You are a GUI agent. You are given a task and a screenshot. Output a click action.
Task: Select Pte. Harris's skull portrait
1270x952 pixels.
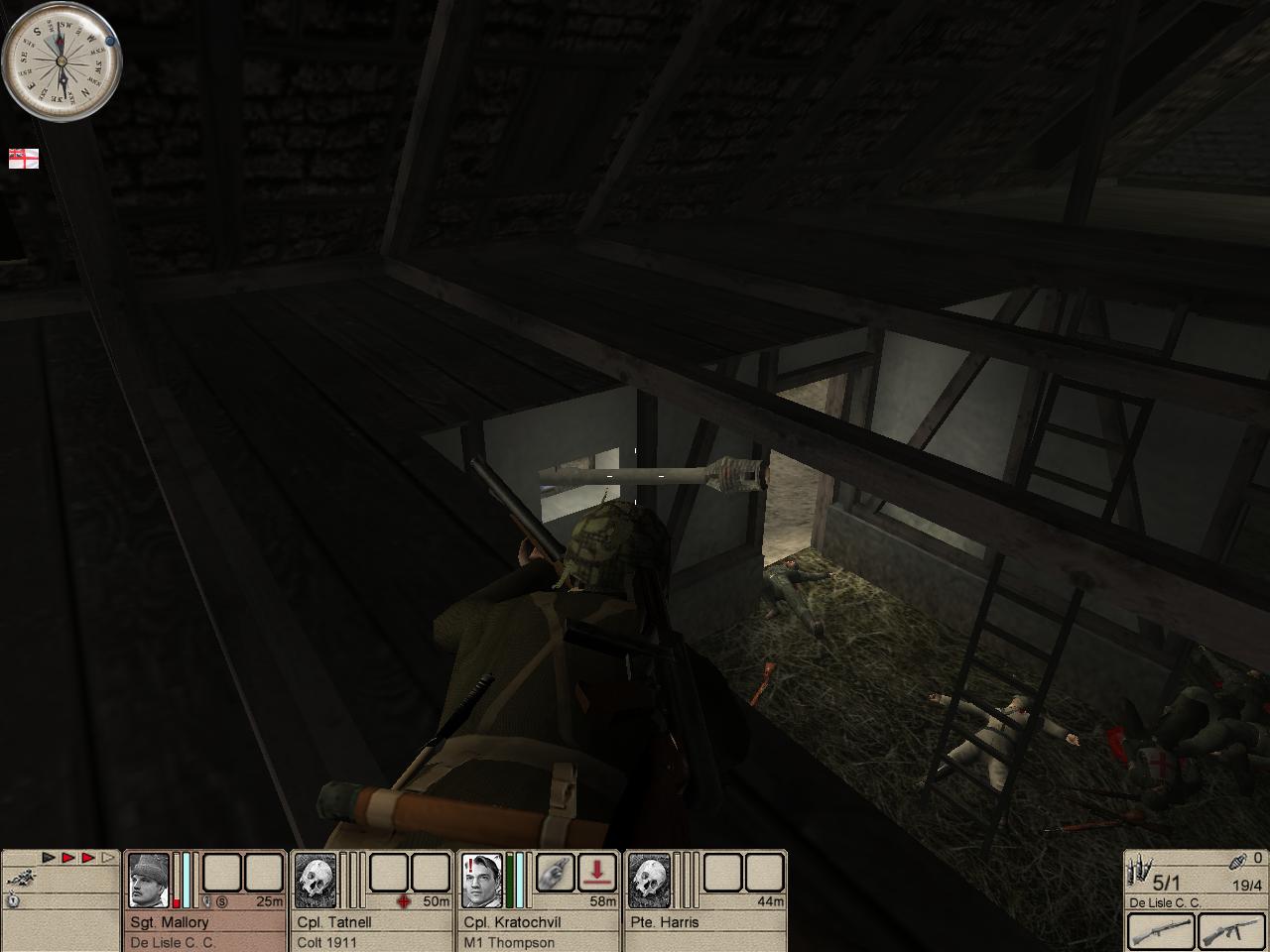(649, 881)
